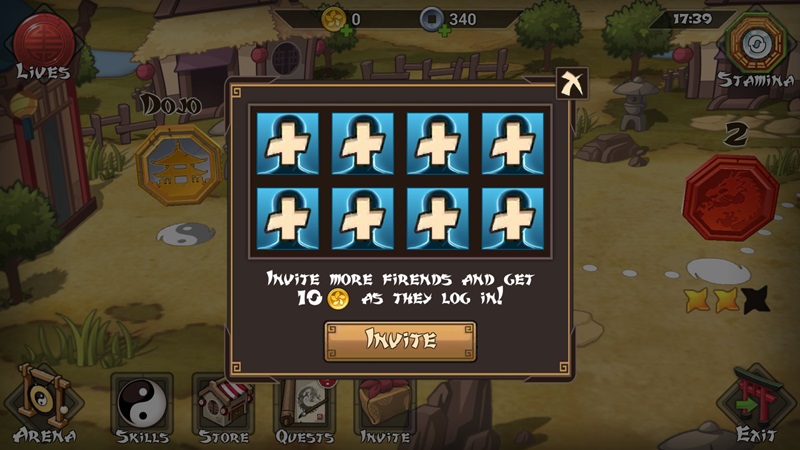
Task: Enter the Dojo building badge
Action: [x=180, y=165]
